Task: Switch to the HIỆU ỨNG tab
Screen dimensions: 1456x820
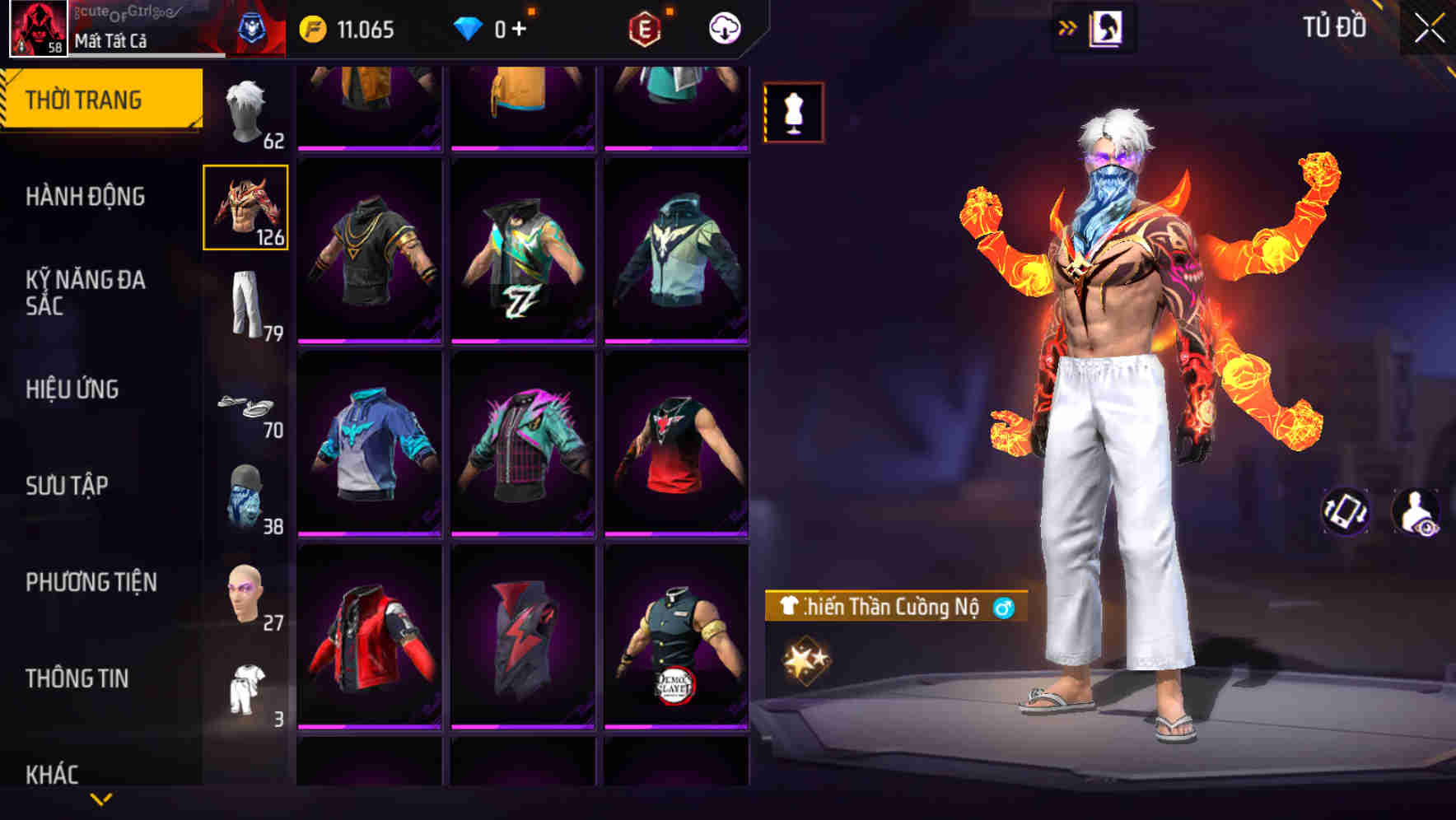Action: 74,390
